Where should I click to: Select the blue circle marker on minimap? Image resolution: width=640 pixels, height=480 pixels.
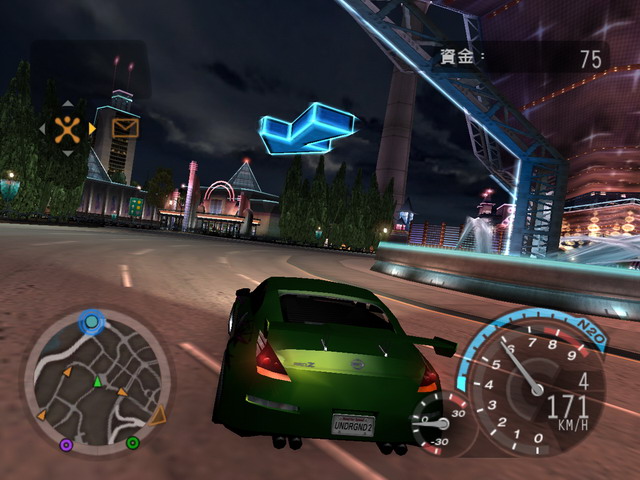point(92,322)
